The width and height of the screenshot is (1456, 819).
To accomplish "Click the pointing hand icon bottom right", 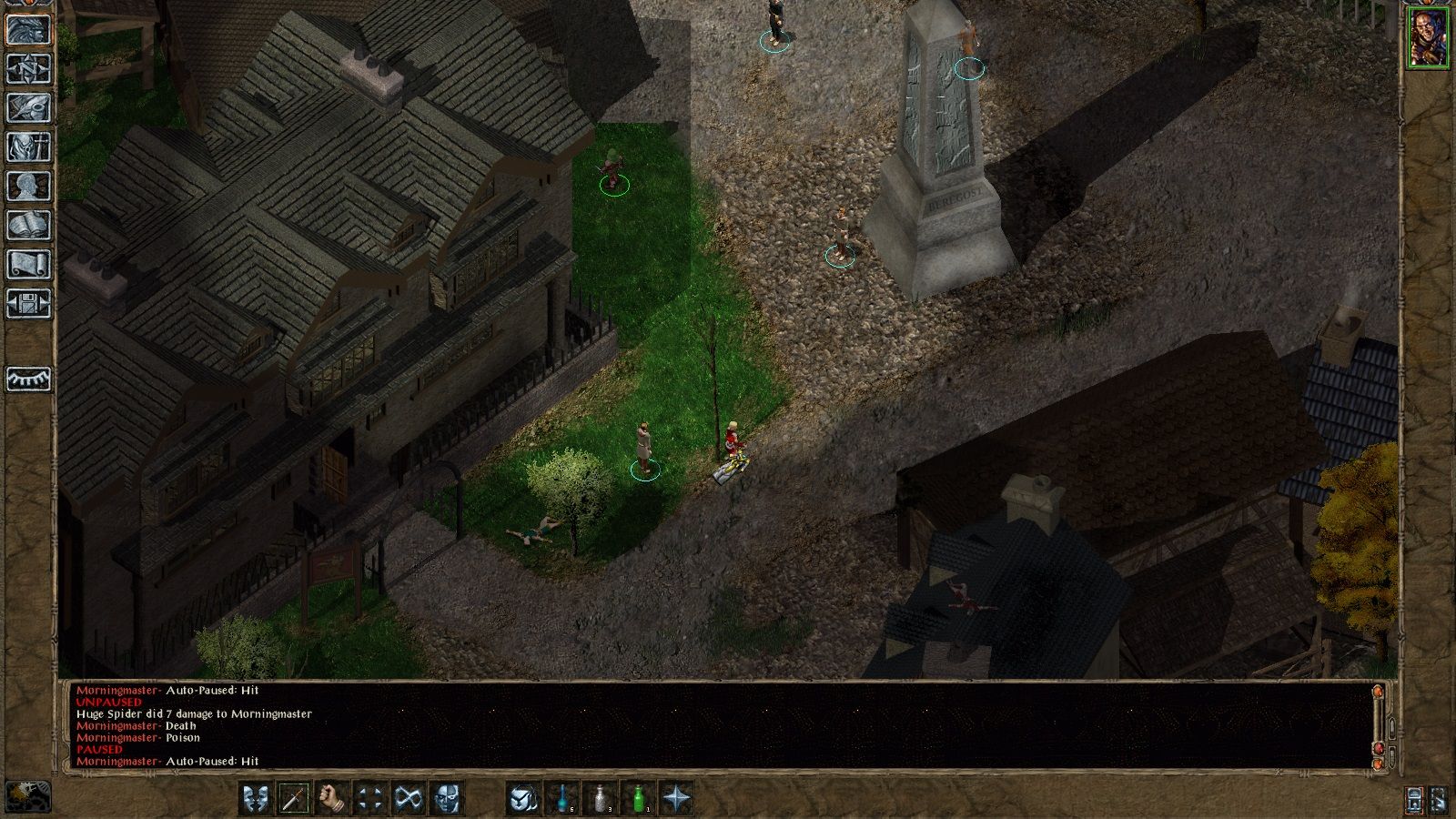I will (x=1439, y=801).
